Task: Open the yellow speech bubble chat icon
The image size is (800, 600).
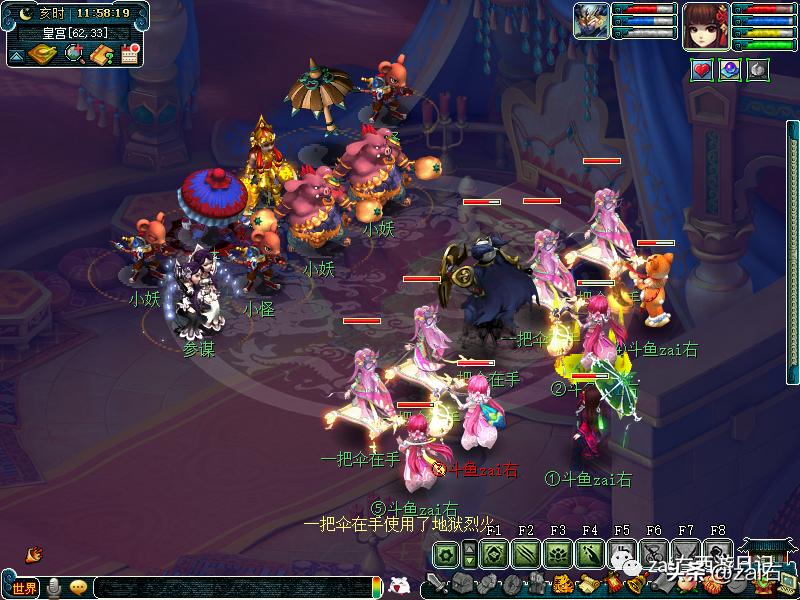Action: [x=78, y=587]
